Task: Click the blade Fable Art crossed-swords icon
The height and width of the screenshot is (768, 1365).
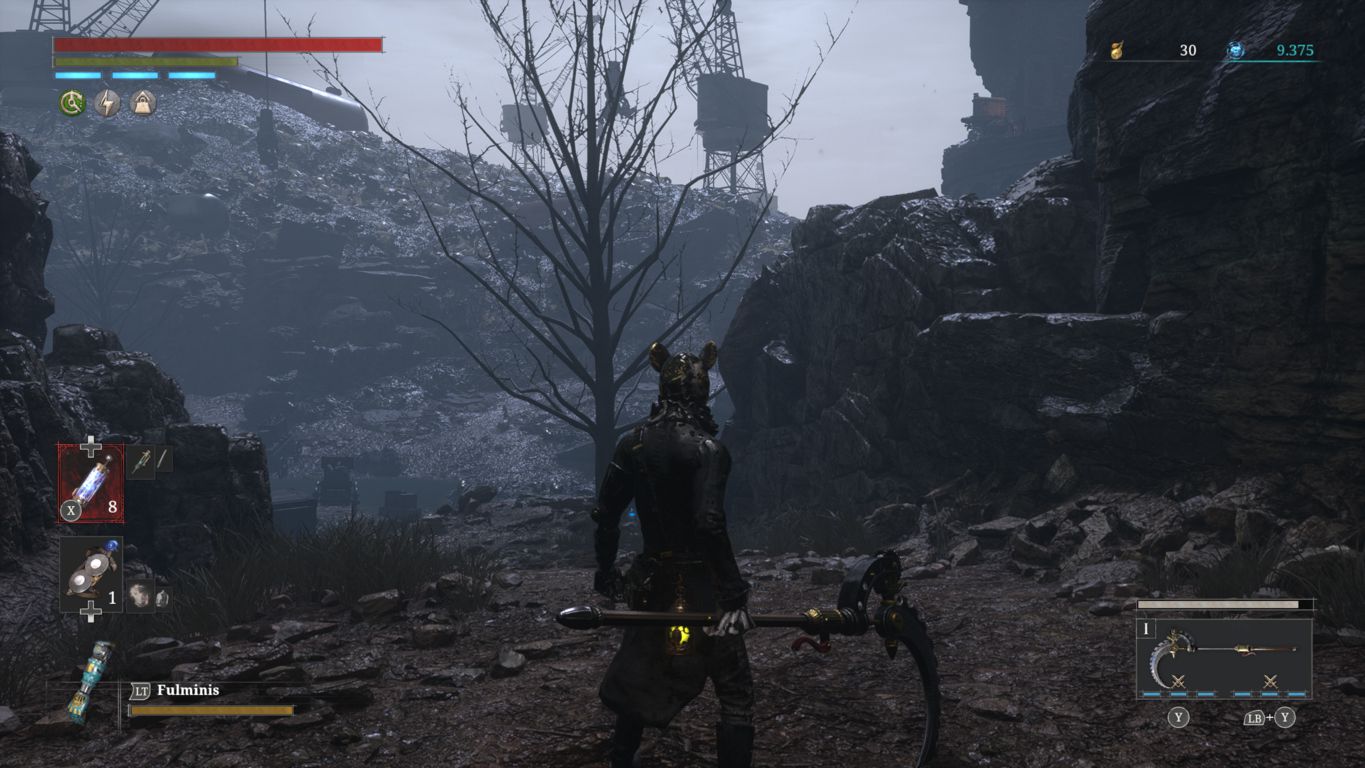Action: click(x=1178, y=682)
